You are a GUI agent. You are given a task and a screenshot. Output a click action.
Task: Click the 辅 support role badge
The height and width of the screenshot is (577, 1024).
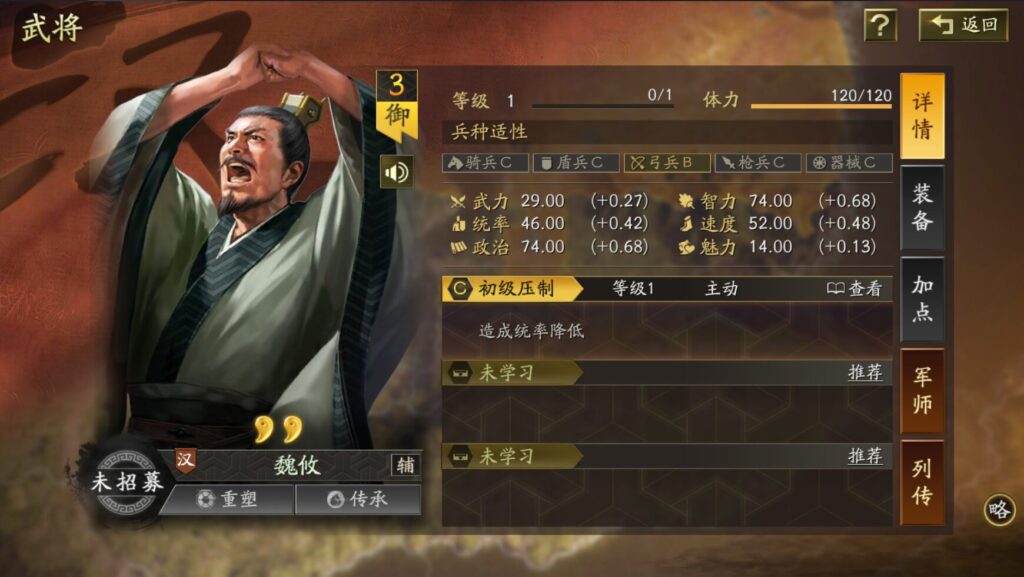click(x=406, y=464)
